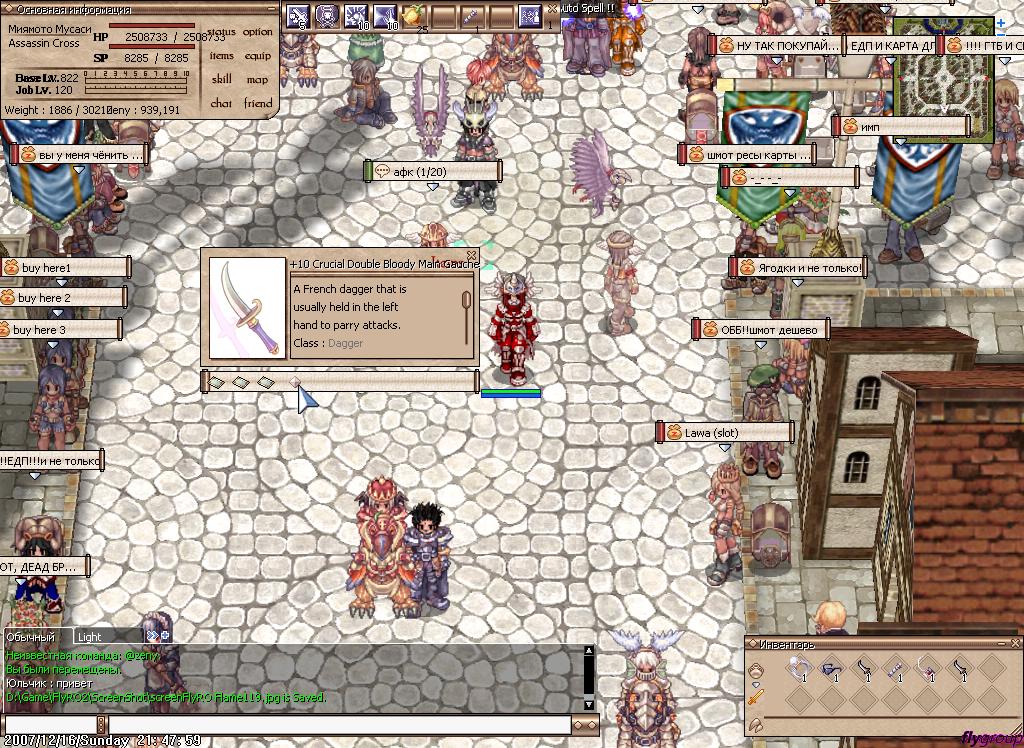Open the equip window
1024x748 pixels.
pos(258,56)
